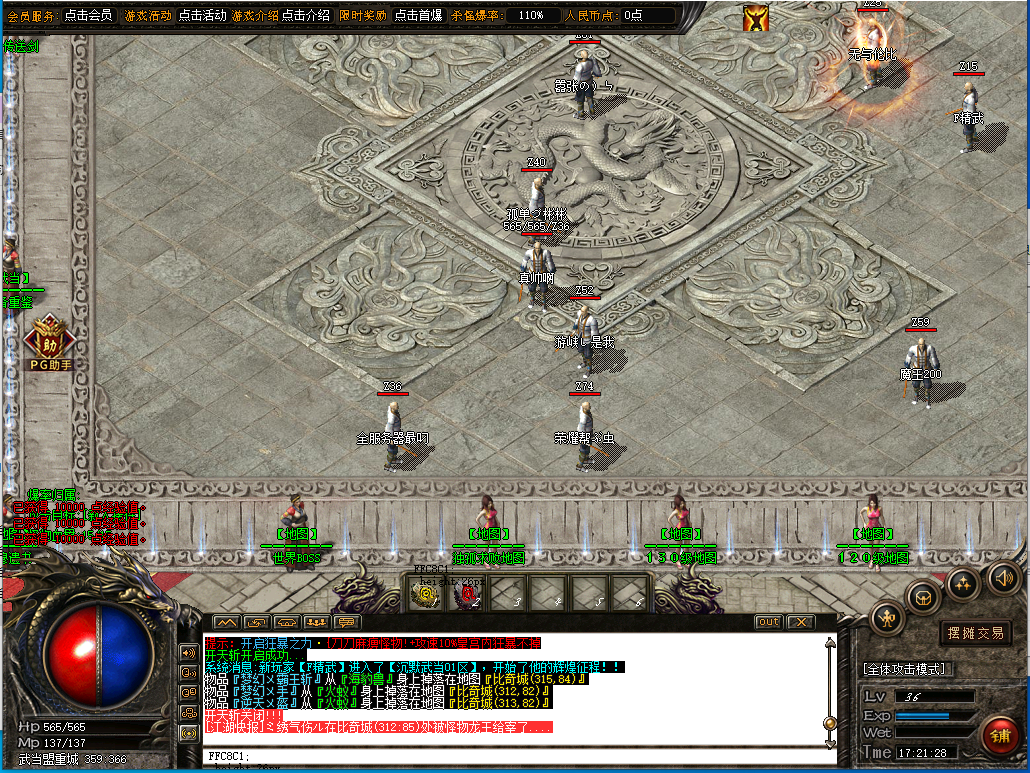Image resolution: width=1030 pixels, height=773 pixels.
Task: Select hotbar slot 1 golden item
Action: click(x=426, y=594)
